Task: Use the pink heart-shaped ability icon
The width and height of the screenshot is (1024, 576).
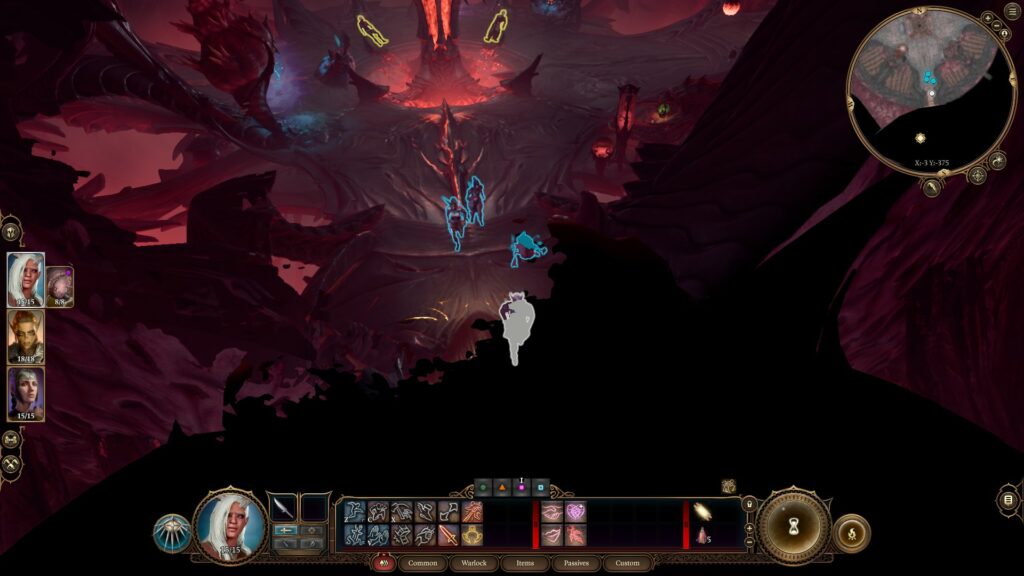Action: pos(575,511)
